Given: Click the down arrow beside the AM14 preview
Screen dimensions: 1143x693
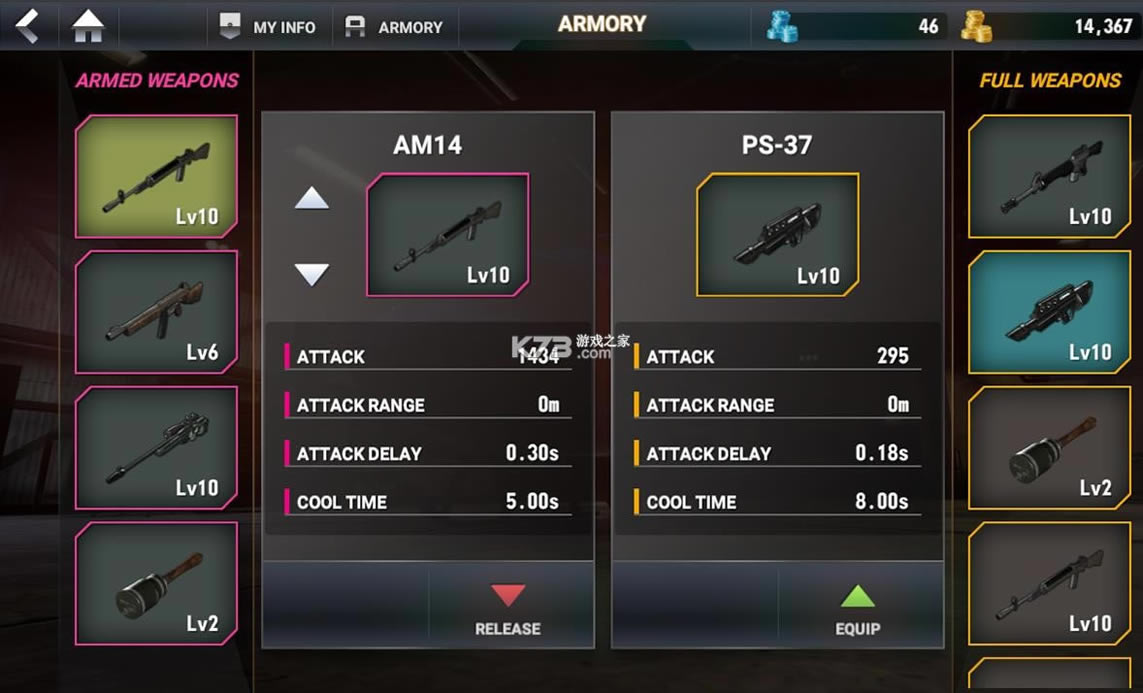Looking at the screenshot, I should tap(312, 274).
